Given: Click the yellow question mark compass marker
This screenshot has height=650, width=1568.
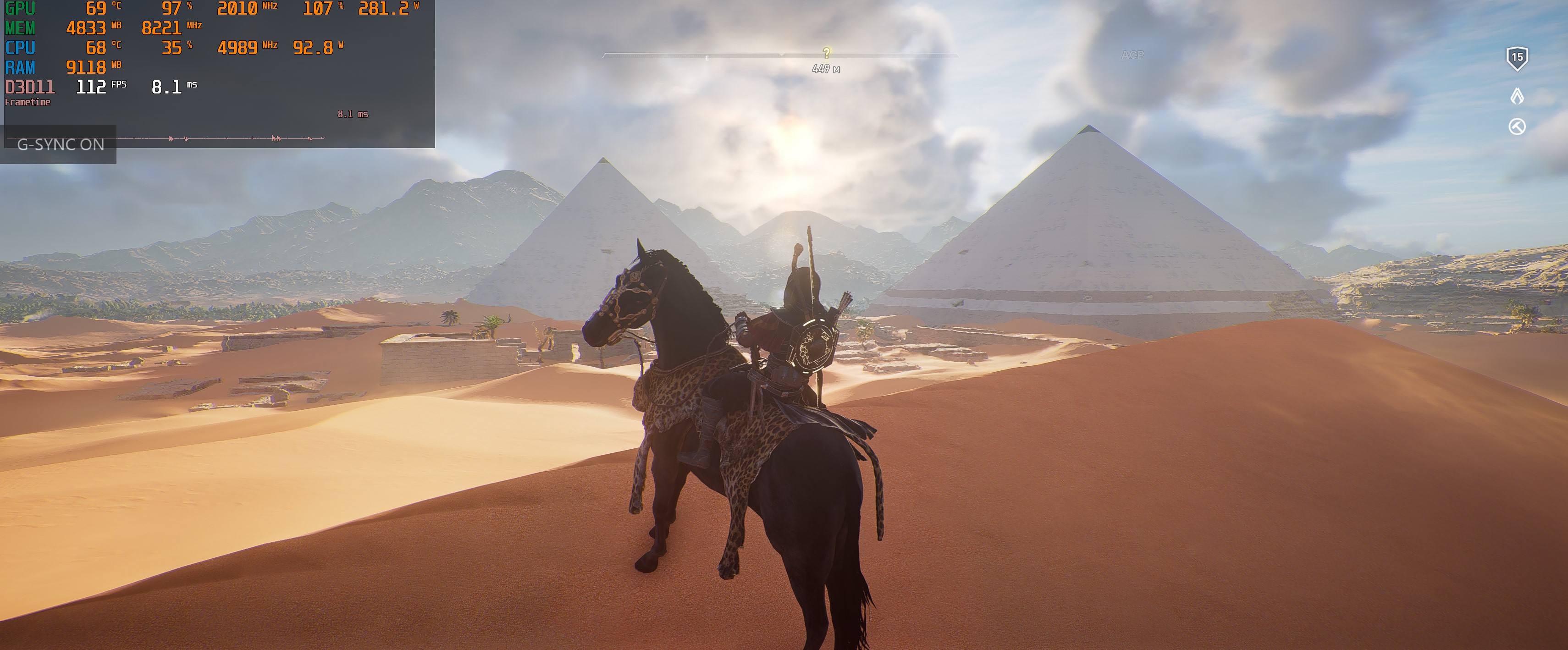Looking at the screenshot, I should 826,53.
